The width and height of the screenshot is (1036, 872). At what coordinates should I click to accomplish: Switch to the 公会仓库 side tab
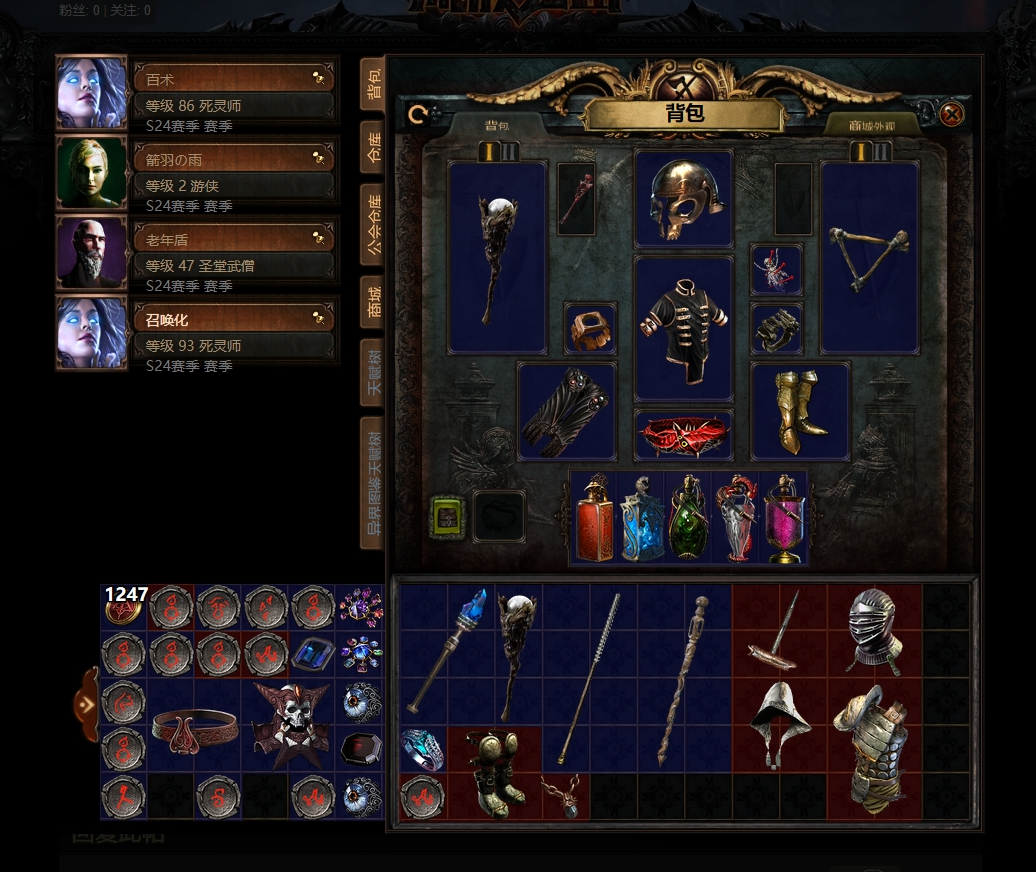point(373,224)
